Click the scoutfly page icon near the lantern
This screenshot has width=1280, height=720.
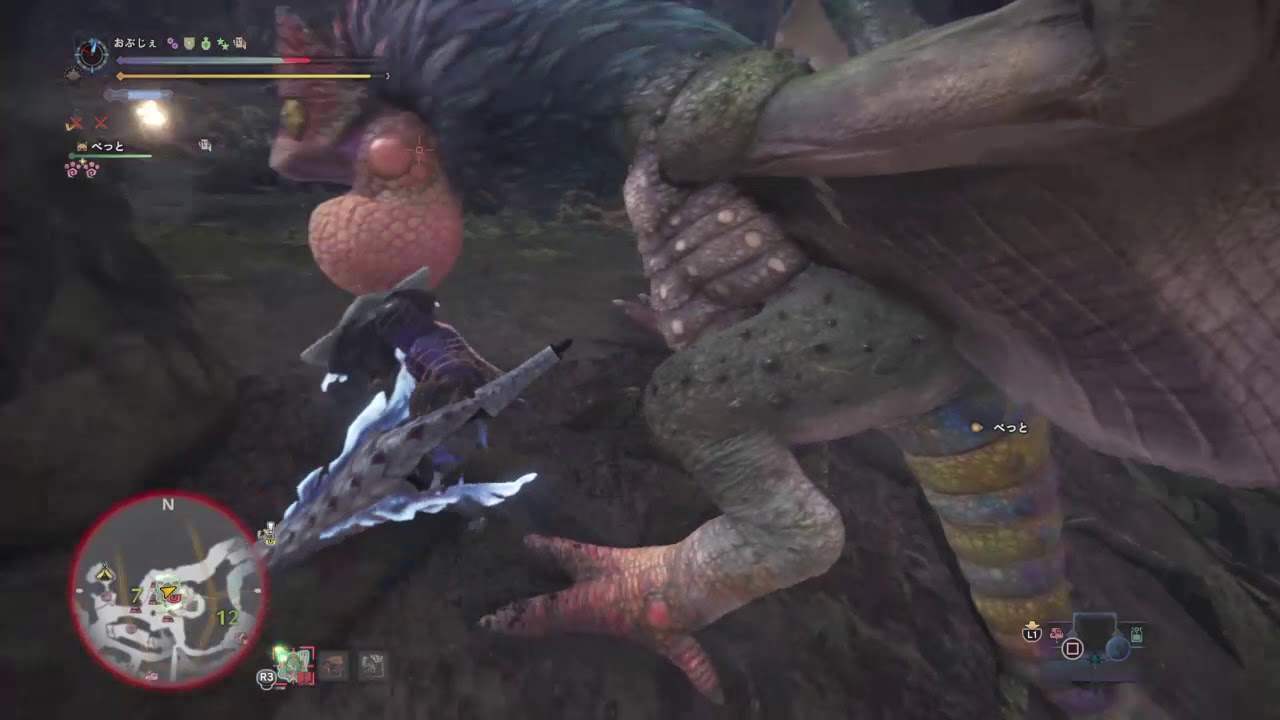coord(204,144)
